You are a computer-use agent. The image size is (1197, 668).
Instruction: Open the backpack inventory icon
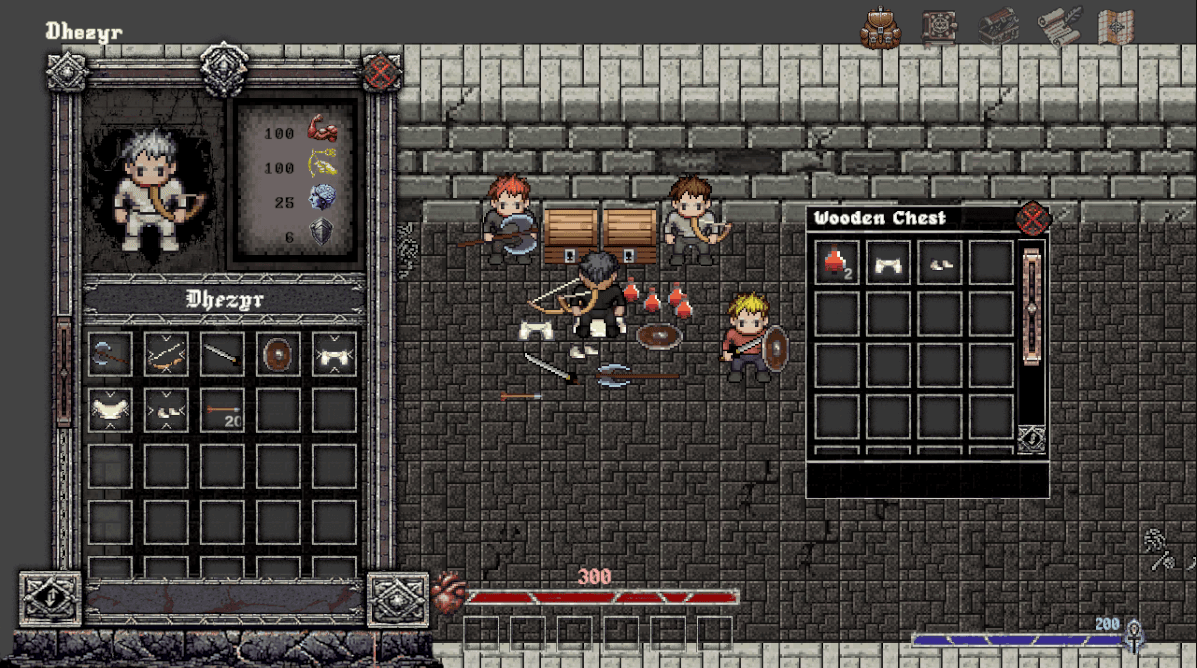[x=880, y=28]
